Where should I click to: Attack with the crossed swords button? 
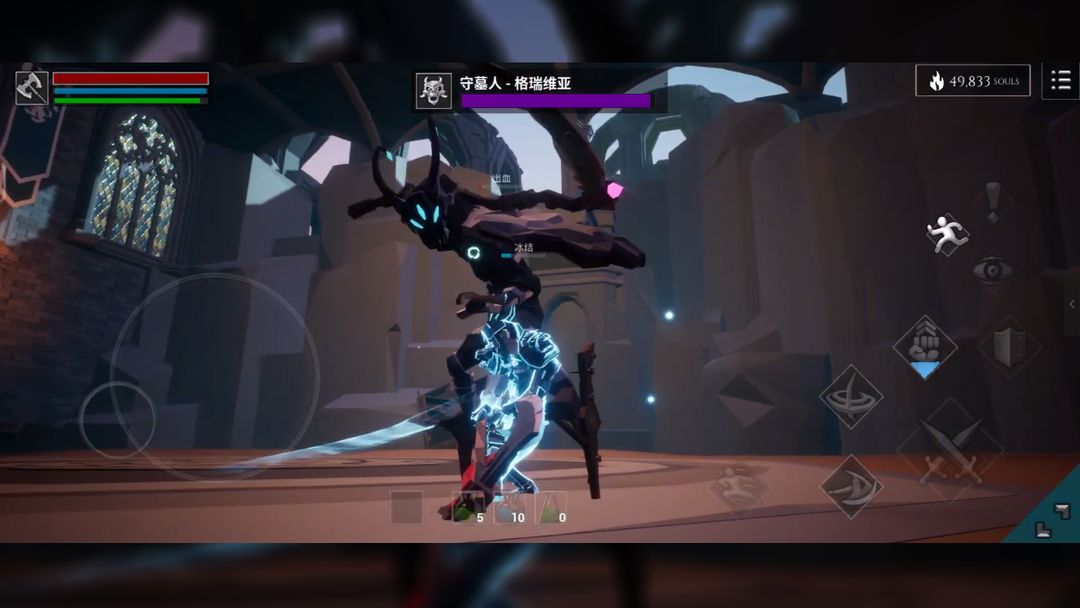point(950,447)
